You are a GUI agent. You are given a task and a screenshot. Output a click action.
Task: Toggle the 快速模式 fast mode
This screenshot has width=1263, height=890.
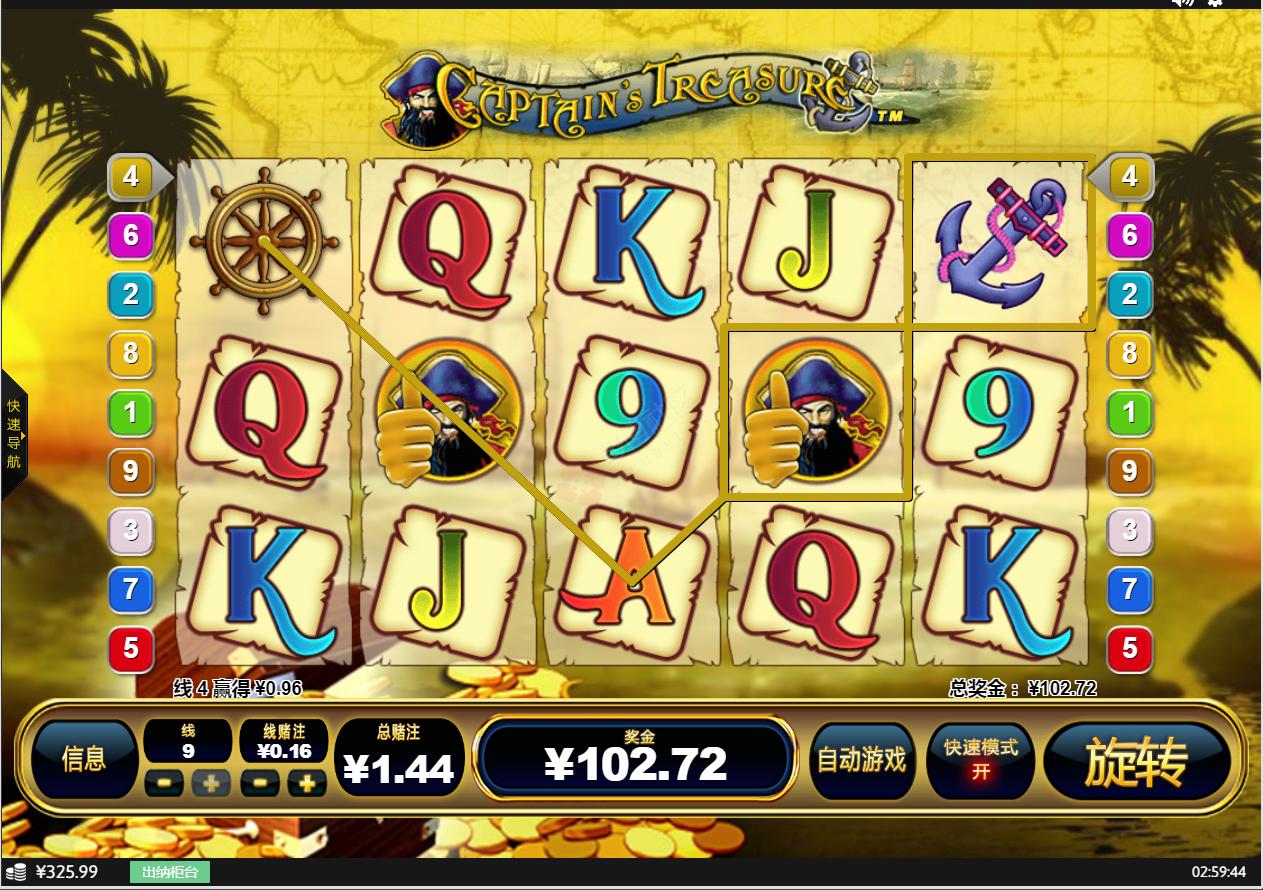tap(980, 761)
